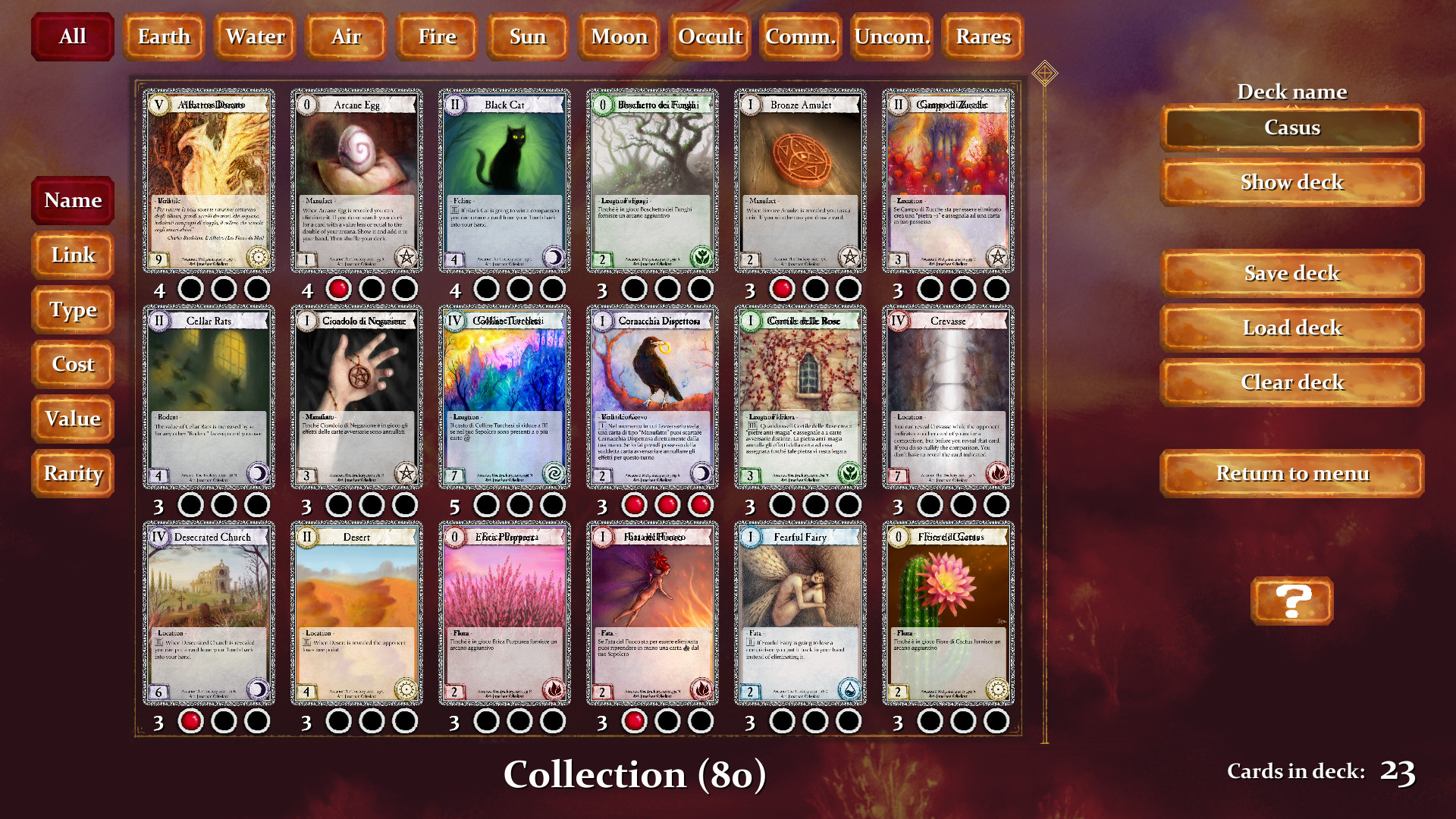Open Load deck

pyautogui.click(x=1291, y=328)
